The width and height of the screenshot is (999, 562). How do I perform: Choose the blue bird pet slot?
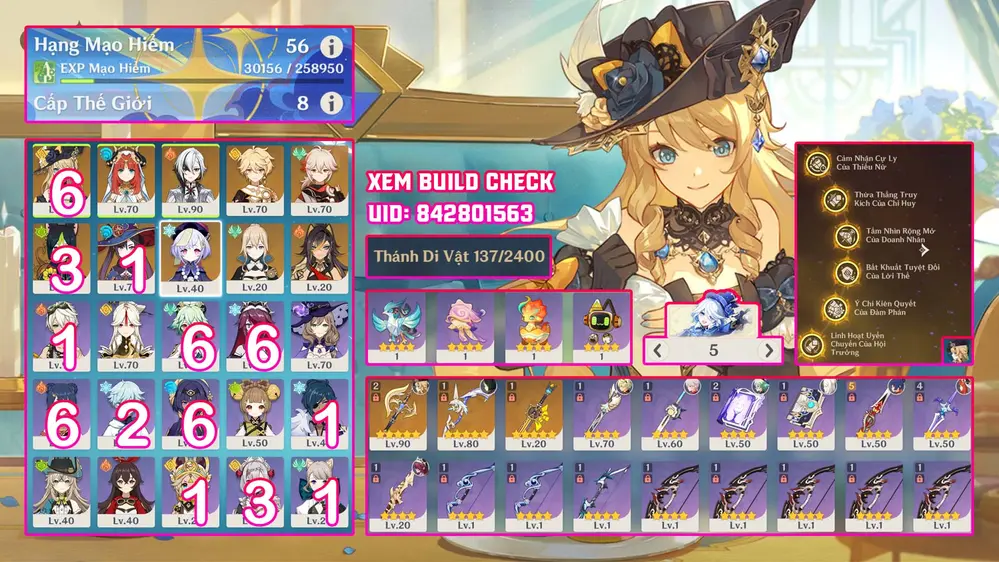click(x=397, y=326)
